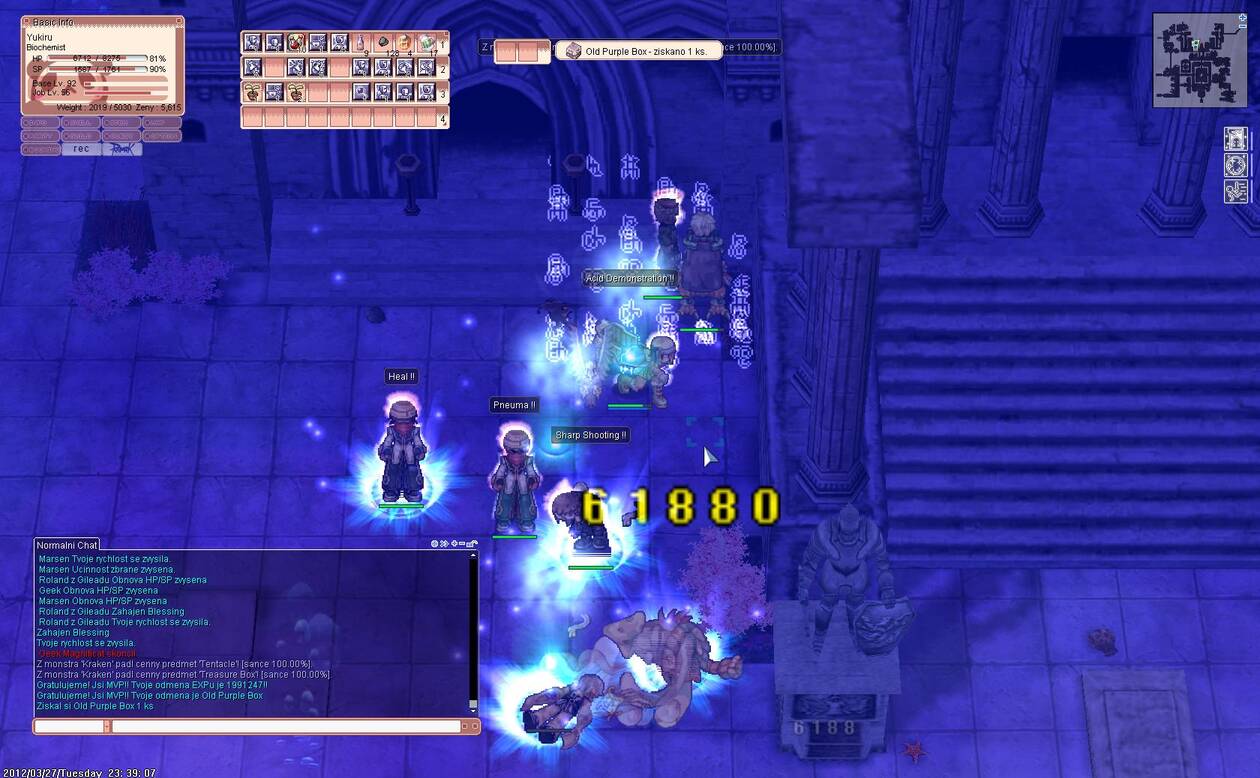Minimize Basic Info with its top-right button
This screenshot has height=778, width=1260.
click(179, 21)
